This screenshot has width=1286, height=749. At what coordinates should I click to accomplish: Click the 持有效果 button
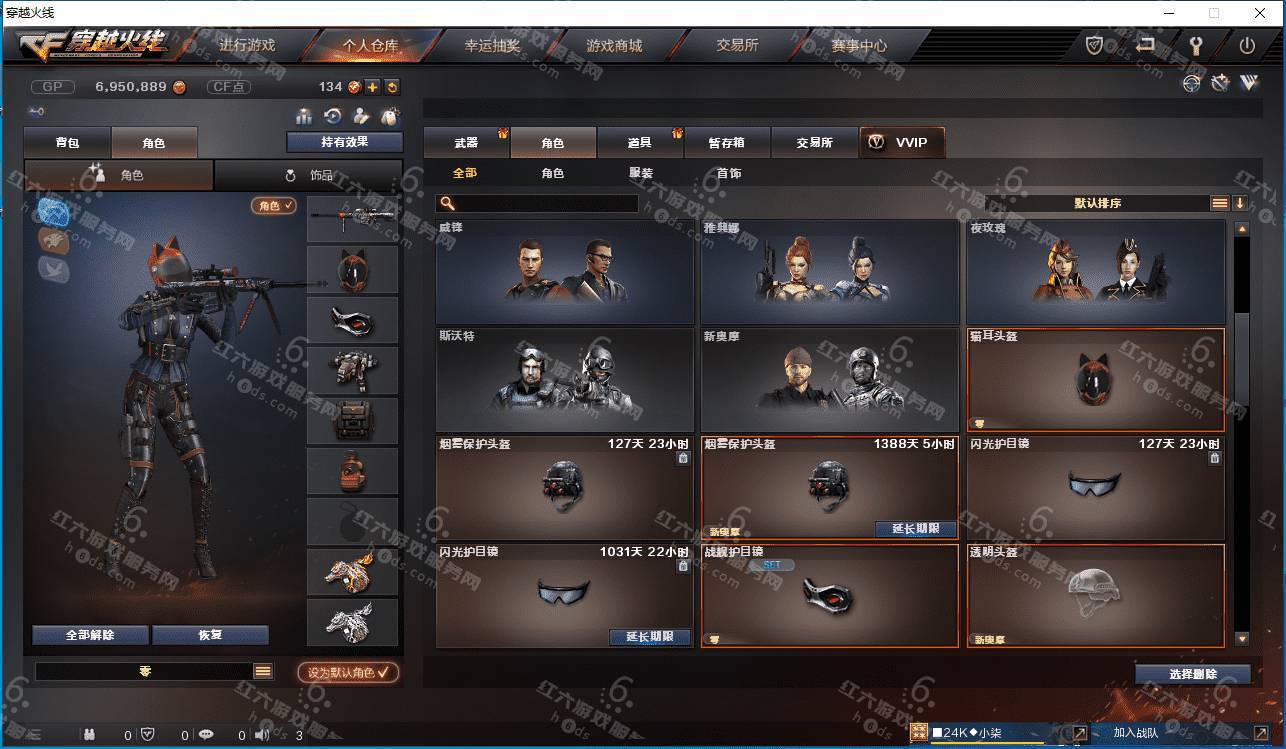(344, 142)
